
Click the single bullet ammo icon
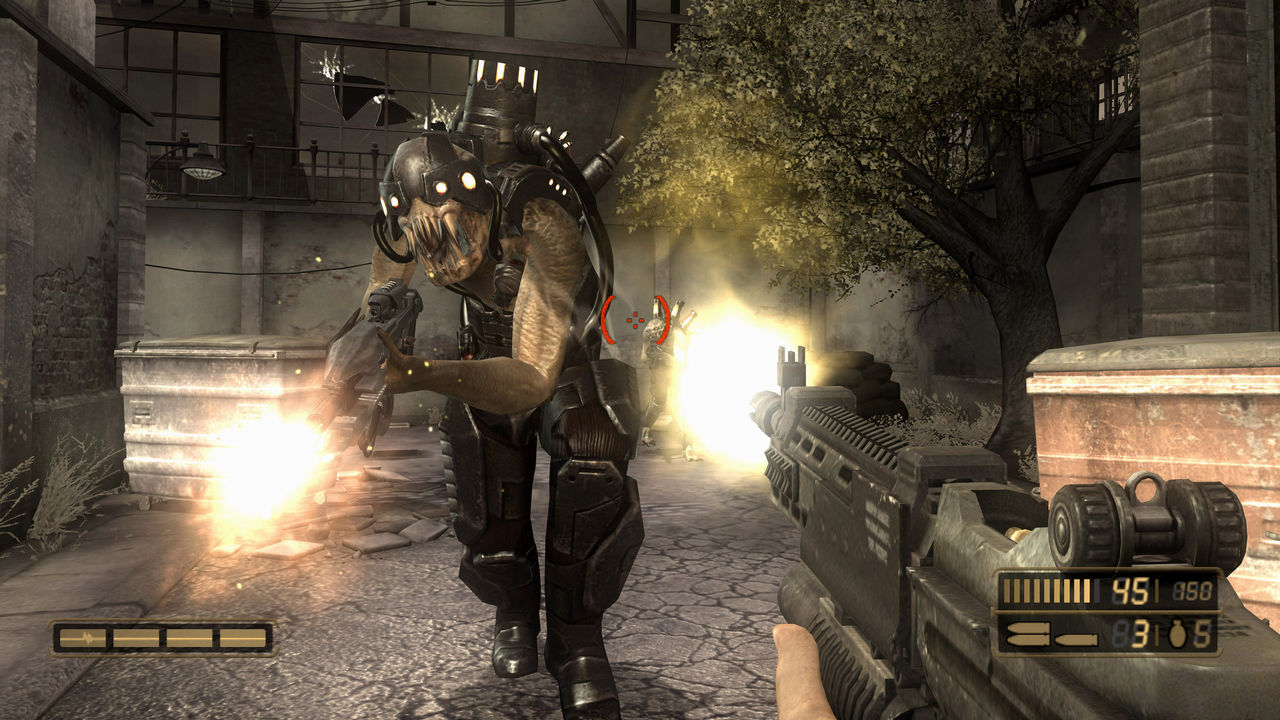tap(1074, 639)
